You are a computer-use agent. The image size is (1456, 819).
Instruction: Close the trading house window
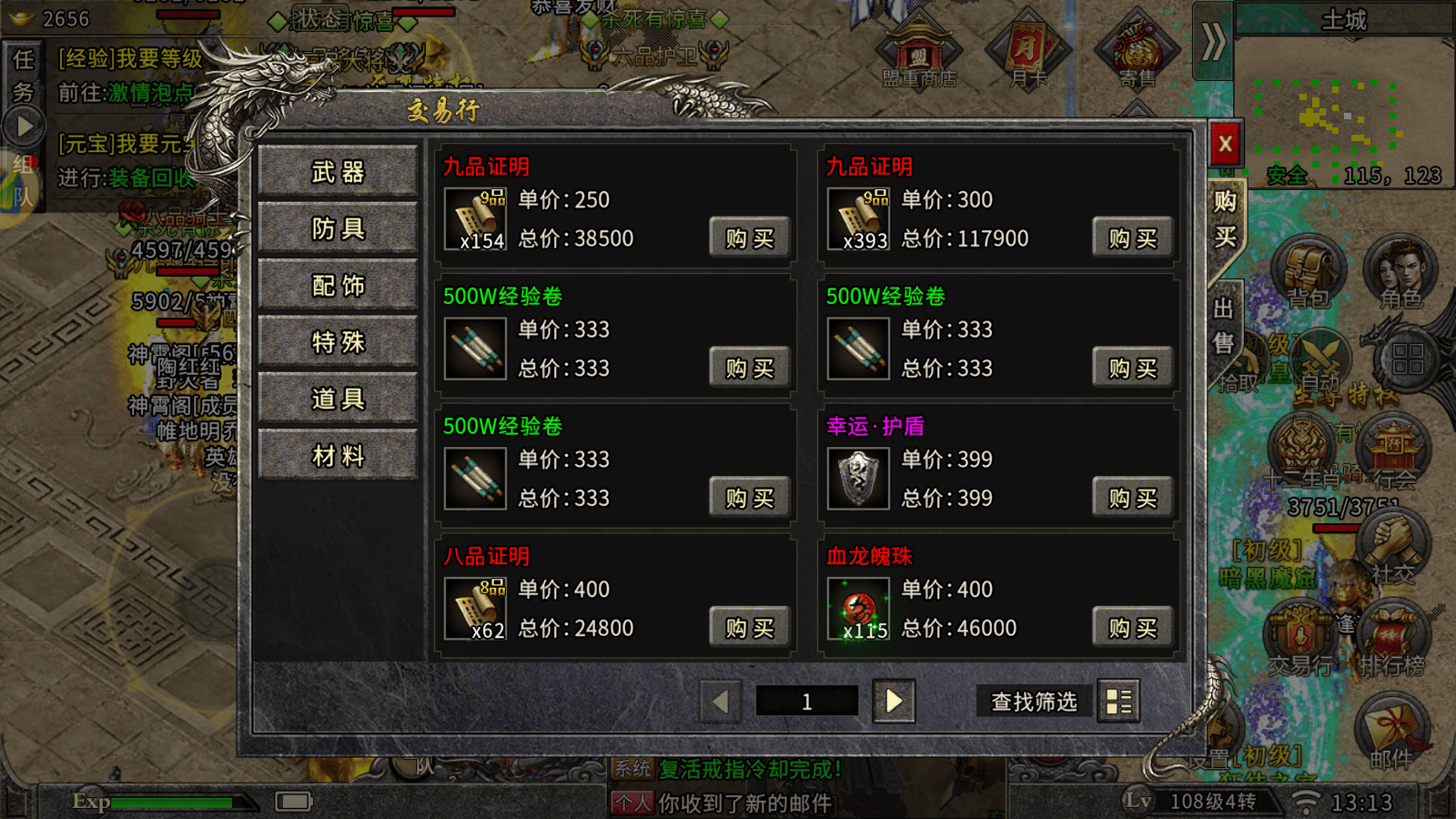[x=1225, y=144]
